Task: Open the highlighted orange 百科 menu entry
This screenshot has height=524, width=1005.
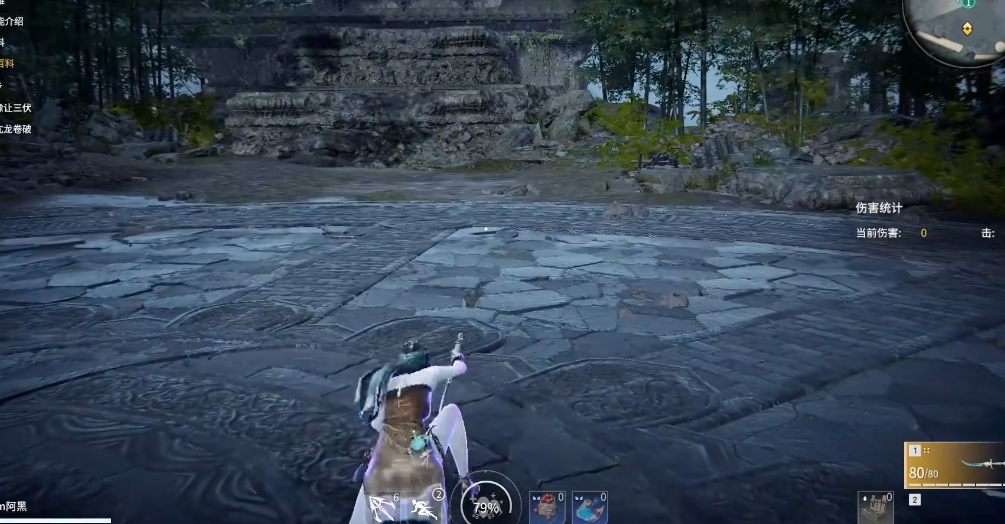Action: (7, 63)
